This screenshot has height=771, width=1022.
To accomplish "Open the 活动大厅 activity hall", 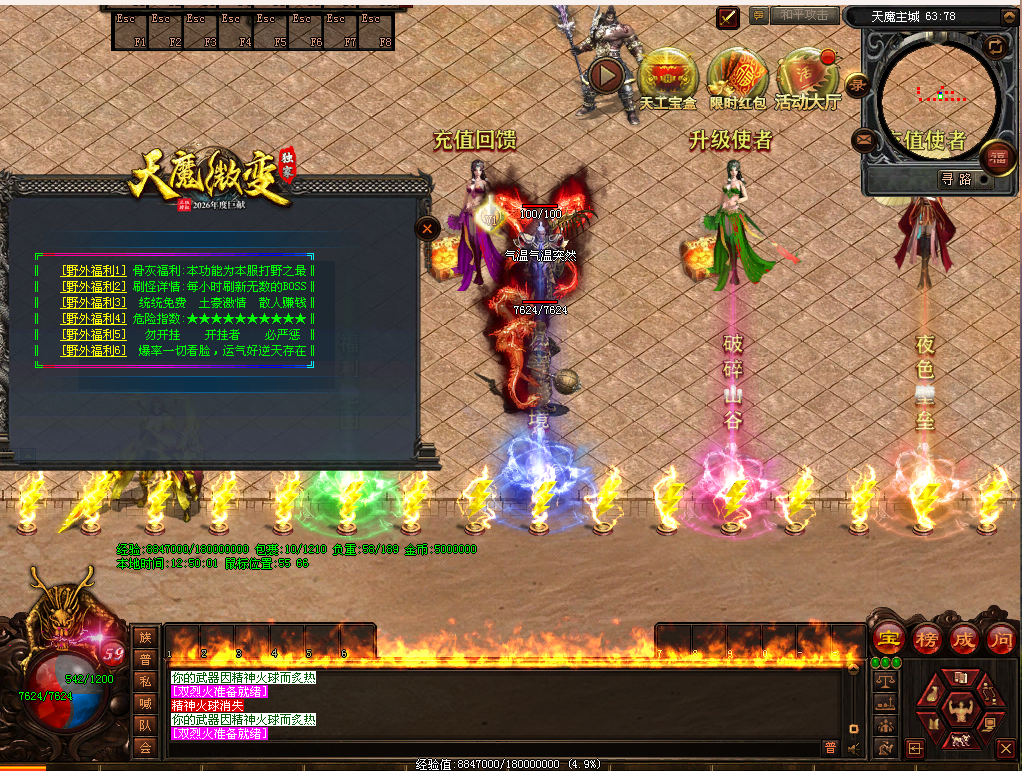I will tap(805, 74).
